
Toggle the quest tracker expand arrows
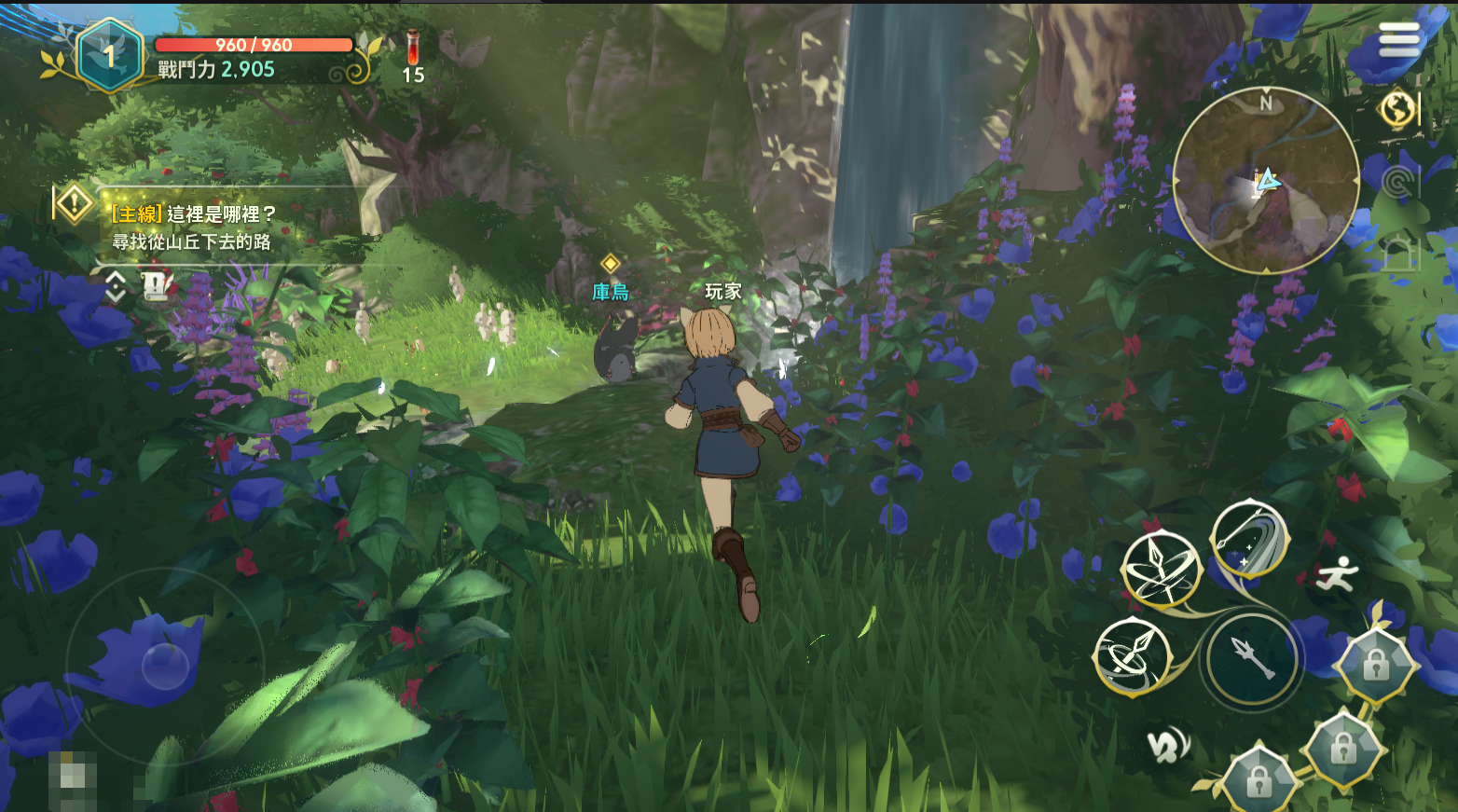pyautogui.click(x=116, y=286)
